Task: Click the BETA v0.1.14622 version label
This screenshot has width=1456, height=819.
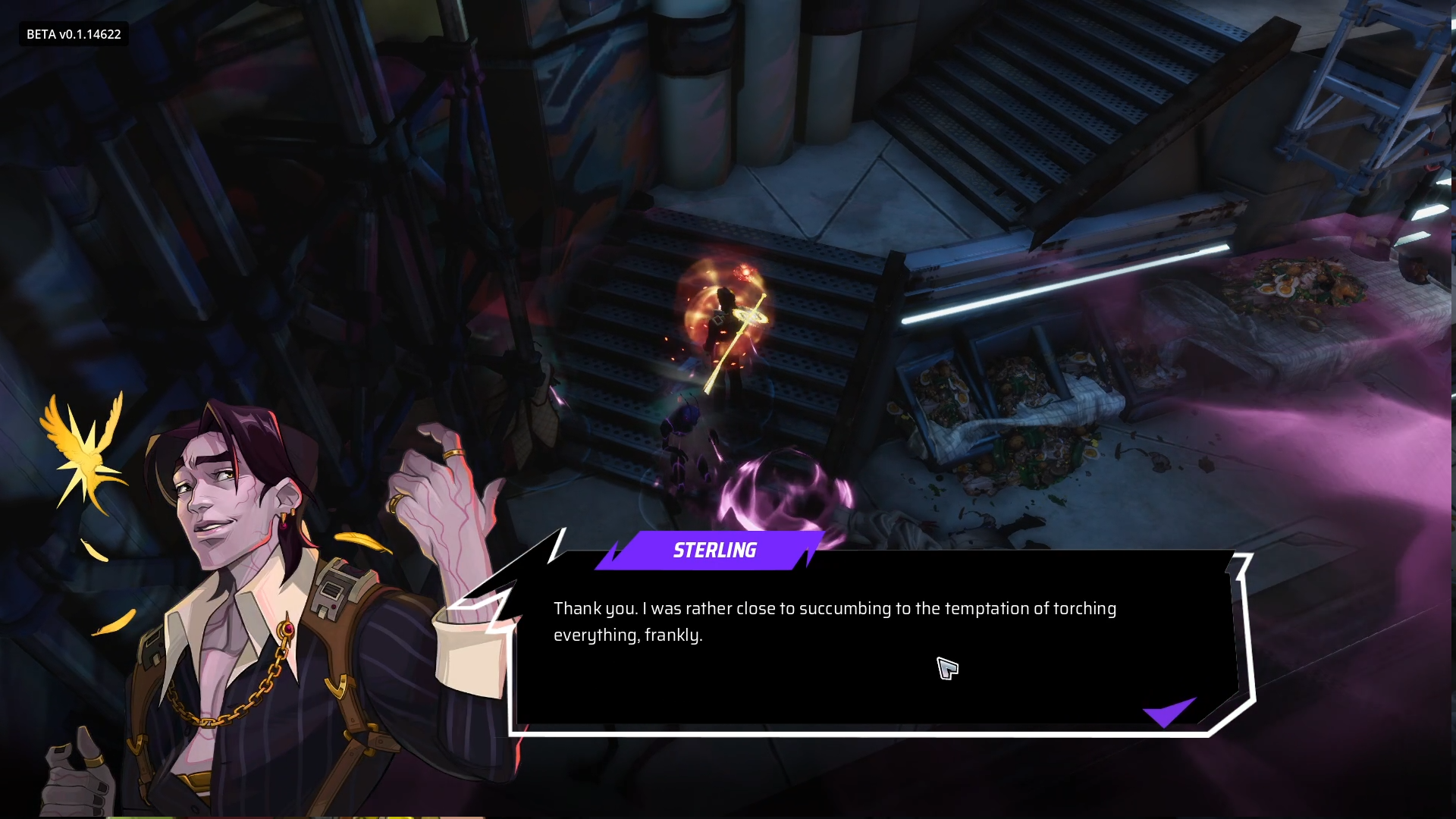Action: [x=72, y=33]
